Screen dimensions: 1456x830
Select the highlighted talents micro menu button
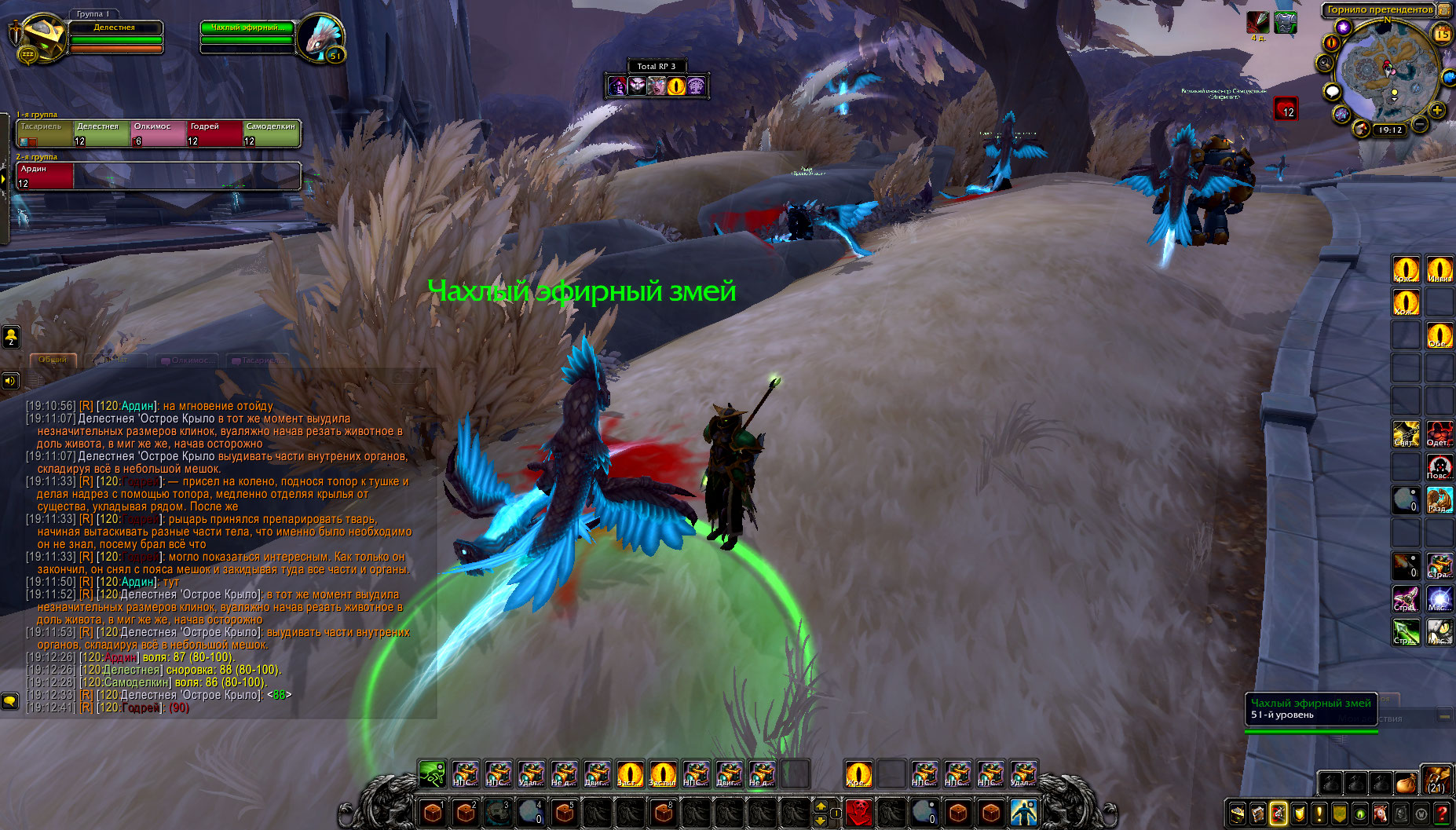pyautogui.click(x=1279, y=814)
